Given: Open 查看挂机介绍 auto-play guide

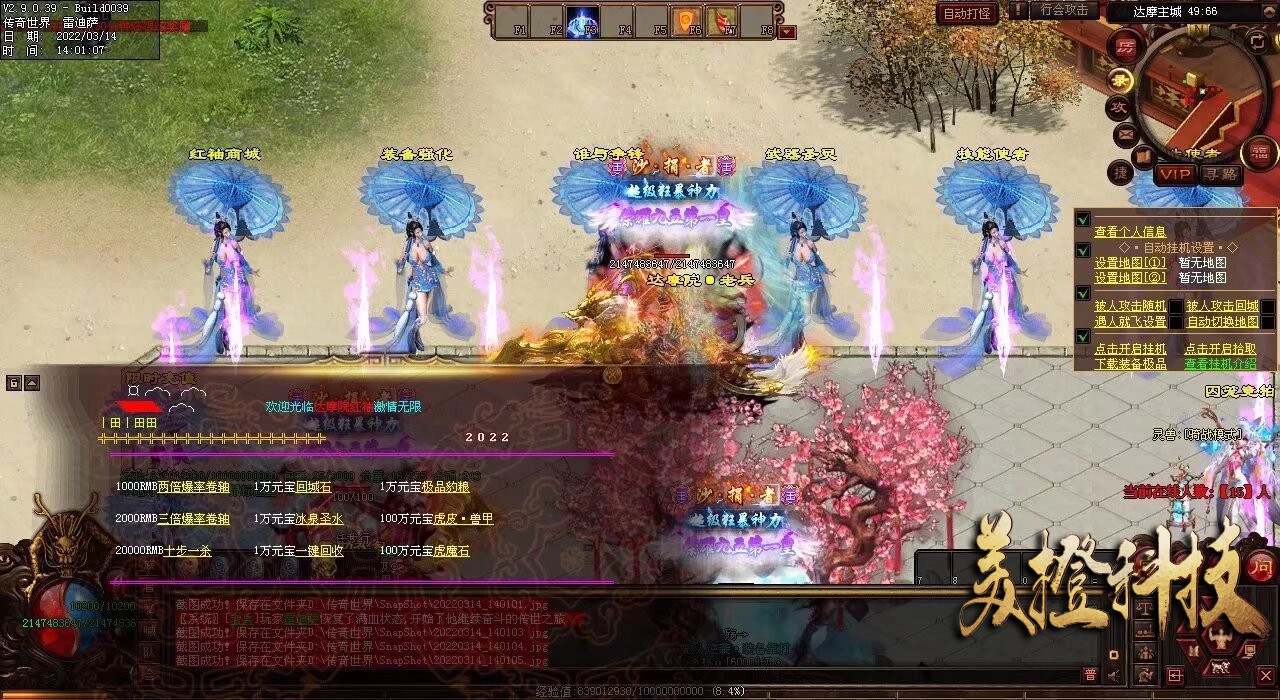Looking at the screenshot, I should [x=1221, y=364].
